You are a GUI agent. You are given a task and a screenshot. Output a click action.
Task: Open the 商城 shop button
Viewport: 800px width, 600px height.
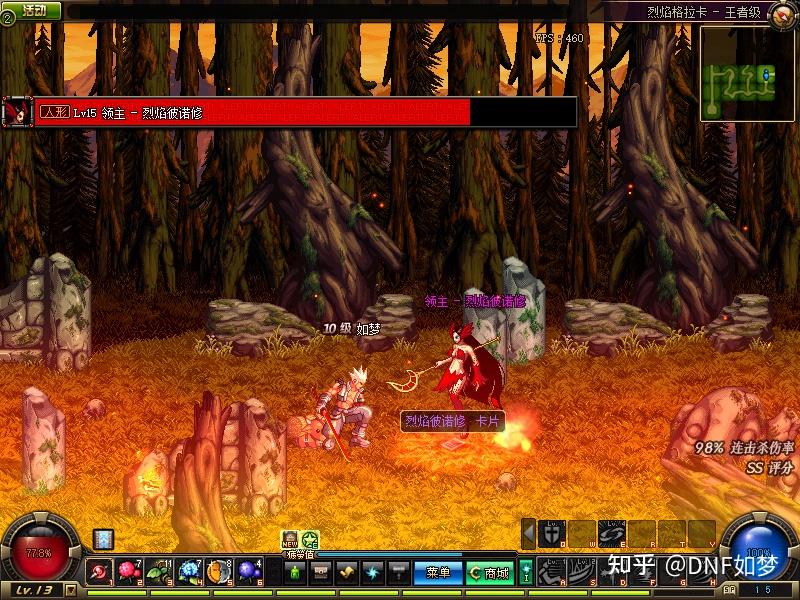click(x=489, y=573)
